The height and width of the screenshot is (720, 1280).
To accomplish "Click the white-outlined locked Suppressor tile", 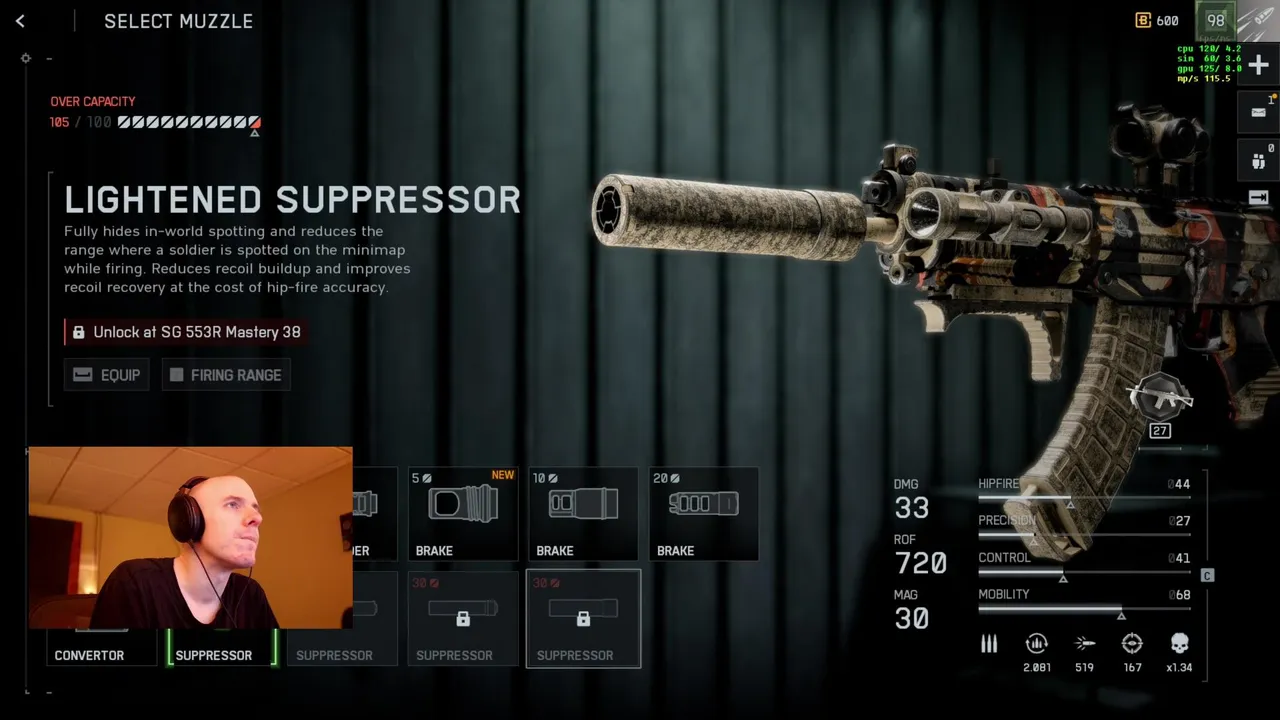I will (583, 618).
